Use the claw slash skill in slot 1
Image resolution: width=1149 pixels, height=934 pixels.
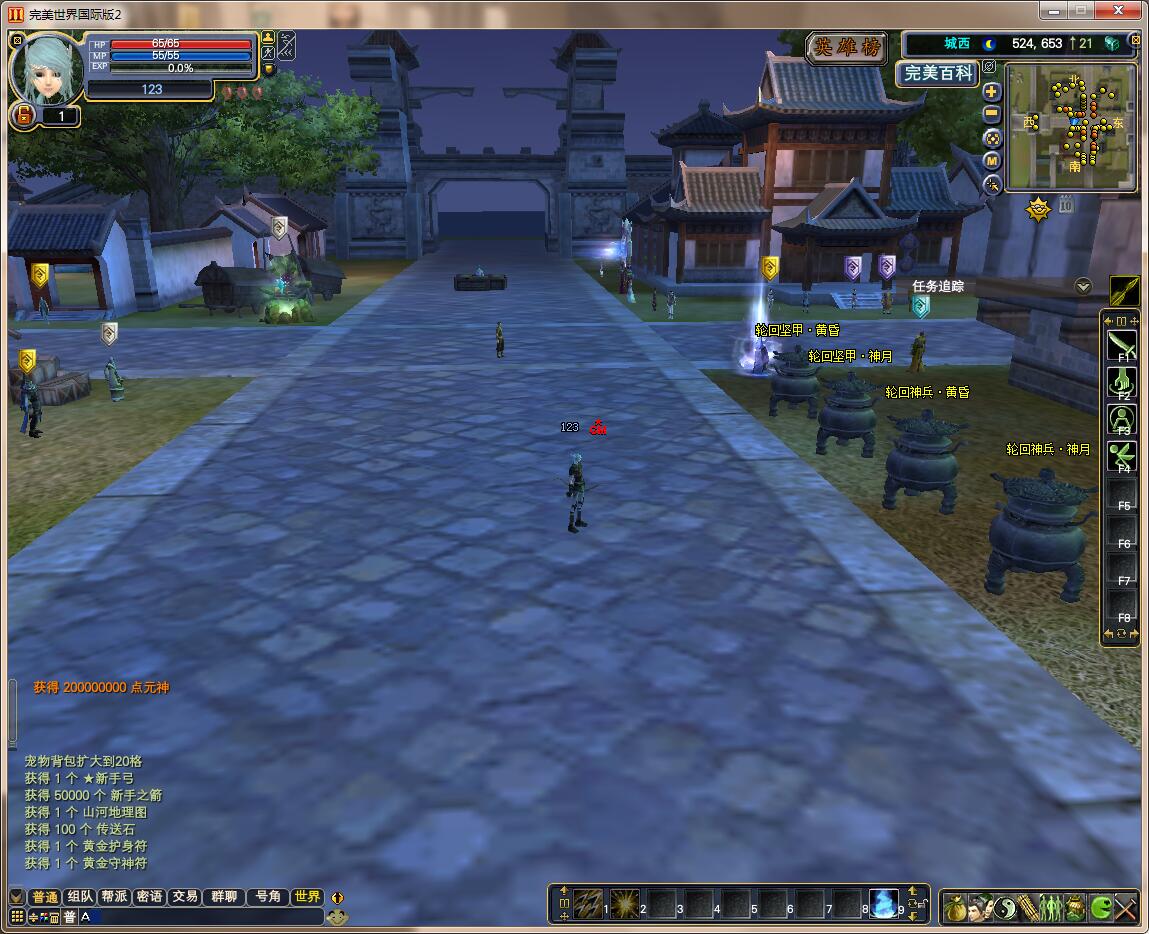588,904
